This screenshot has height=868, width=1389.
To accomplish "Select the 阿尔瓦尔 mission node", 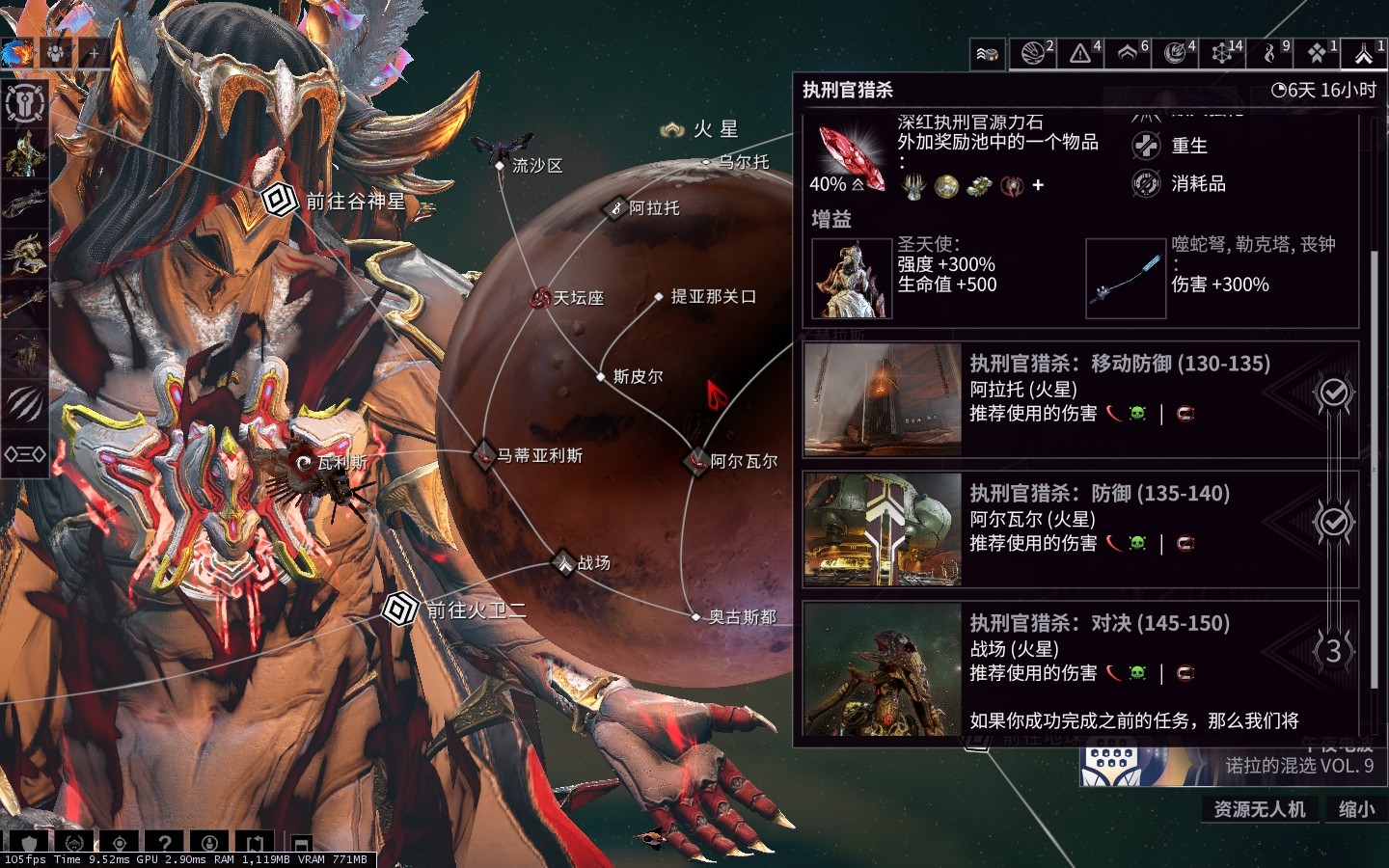I will [x=696, y=461].
